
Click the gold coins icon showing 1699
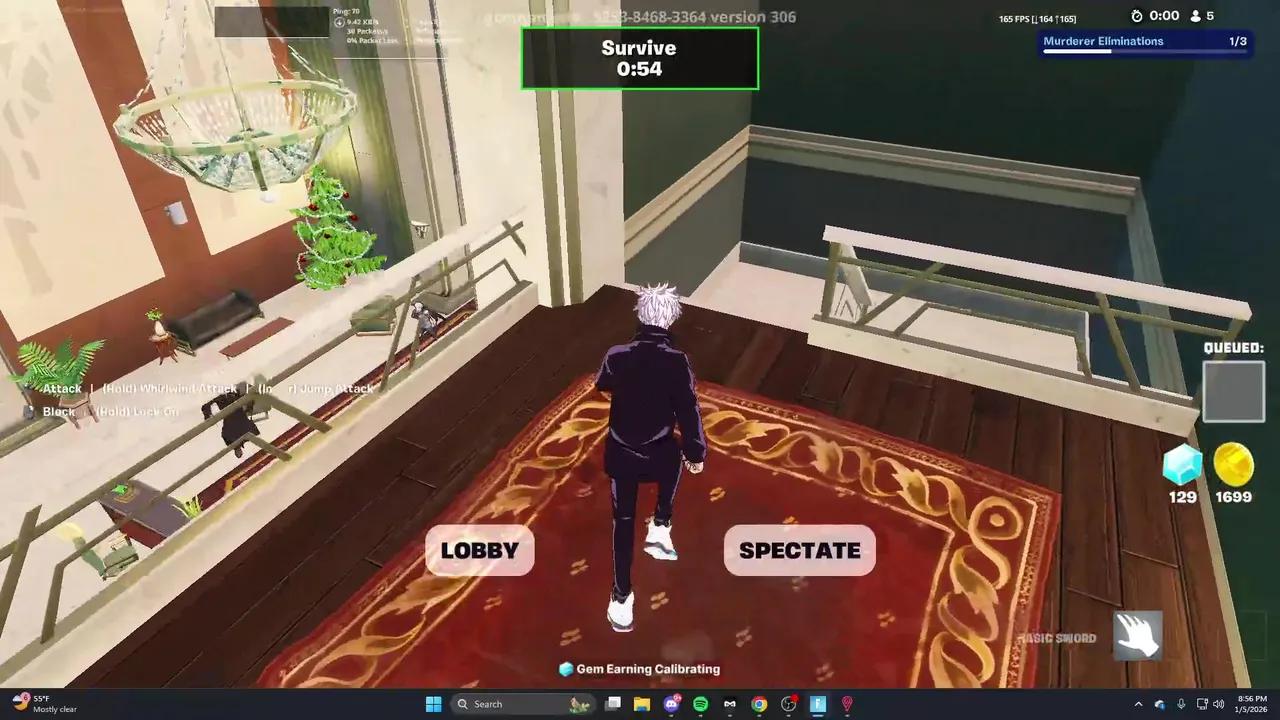tap(1233, 463)
